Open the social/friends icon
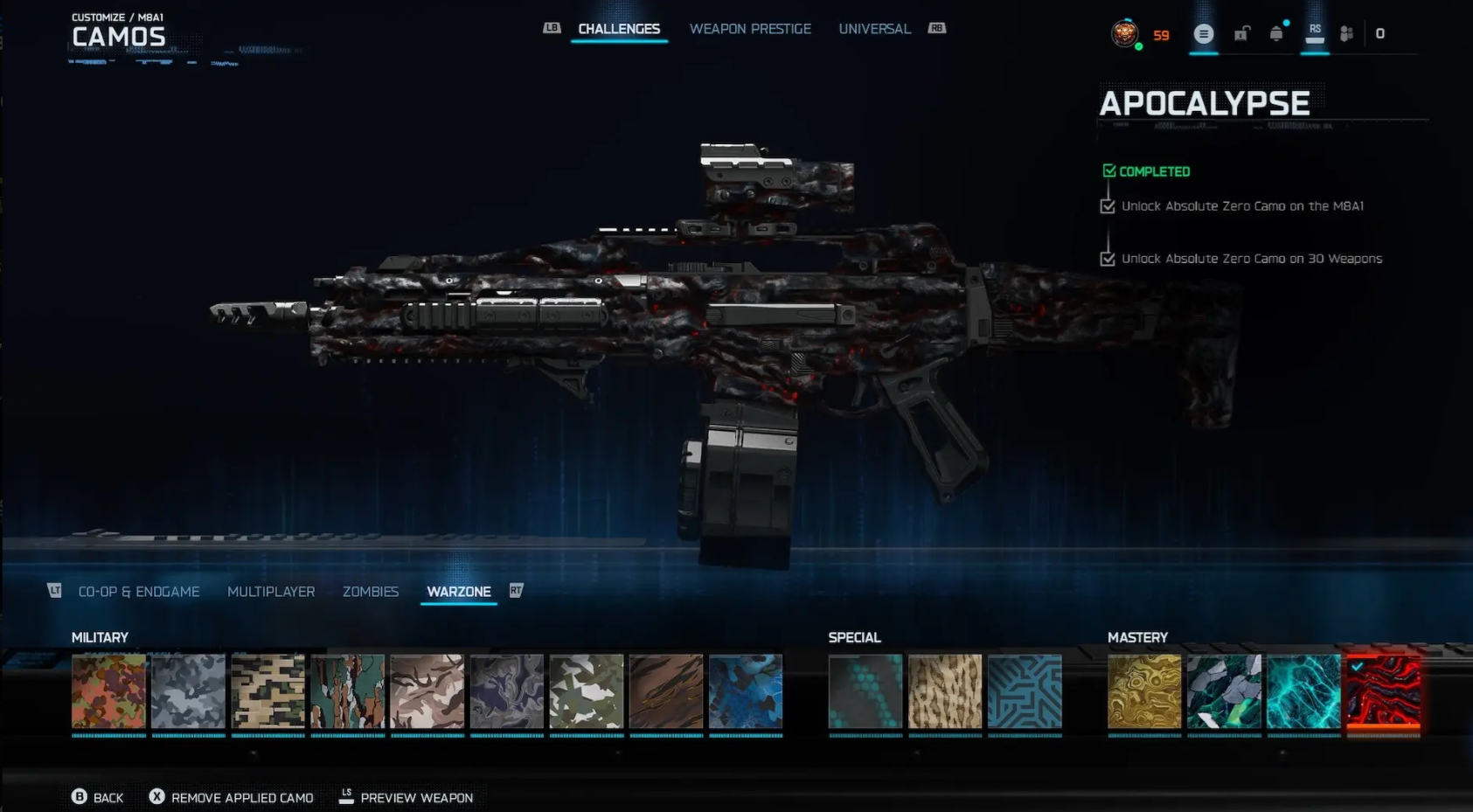Image resolution: width=1473 pixels, height=812 pixels. [1346, 33]
